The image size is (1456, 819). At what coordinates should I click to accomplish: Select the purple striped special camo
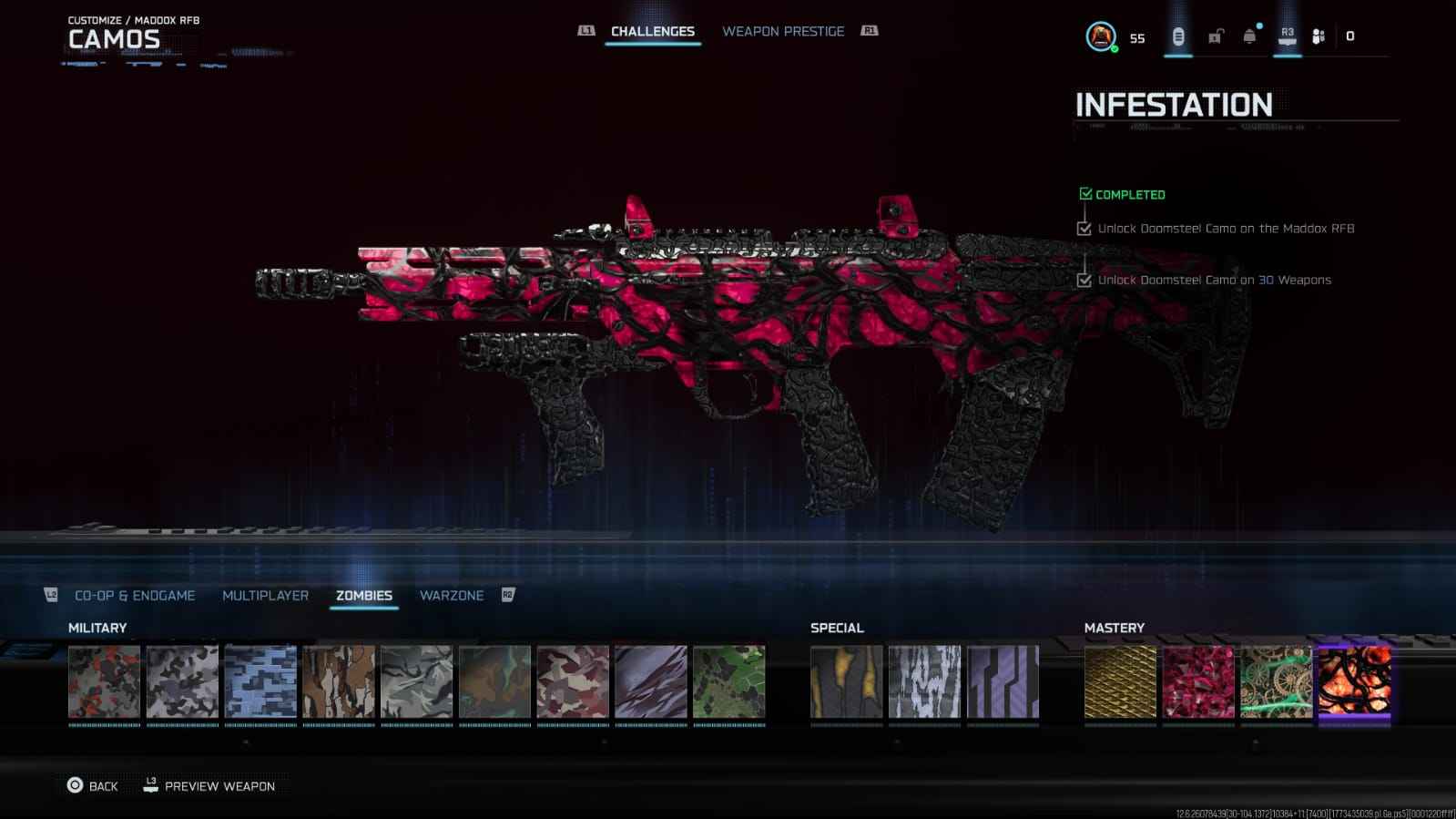click(1003, 682)
